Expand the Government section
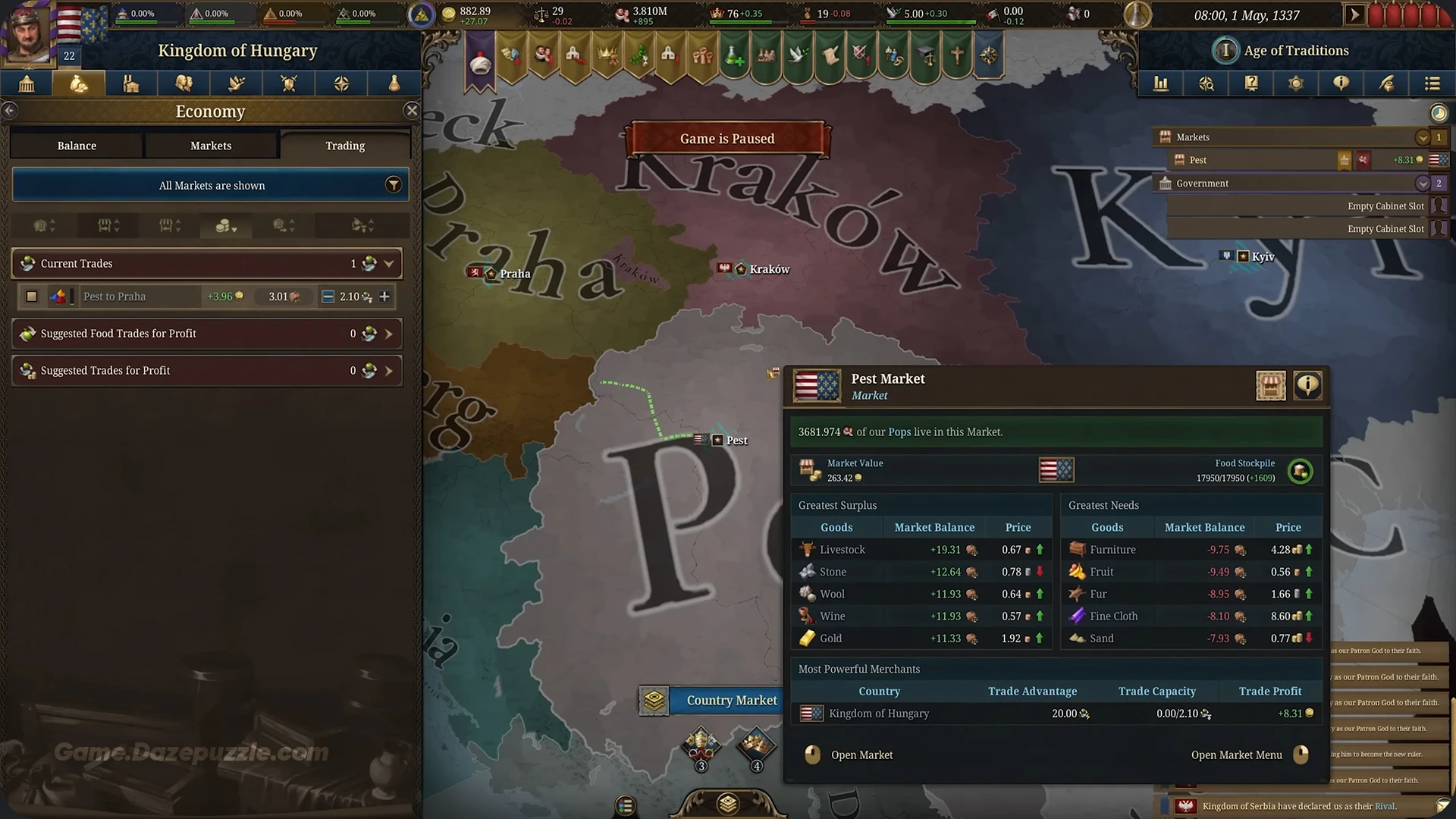The width and height of the screenshot is (1456, 819). tap(1423, 183)
